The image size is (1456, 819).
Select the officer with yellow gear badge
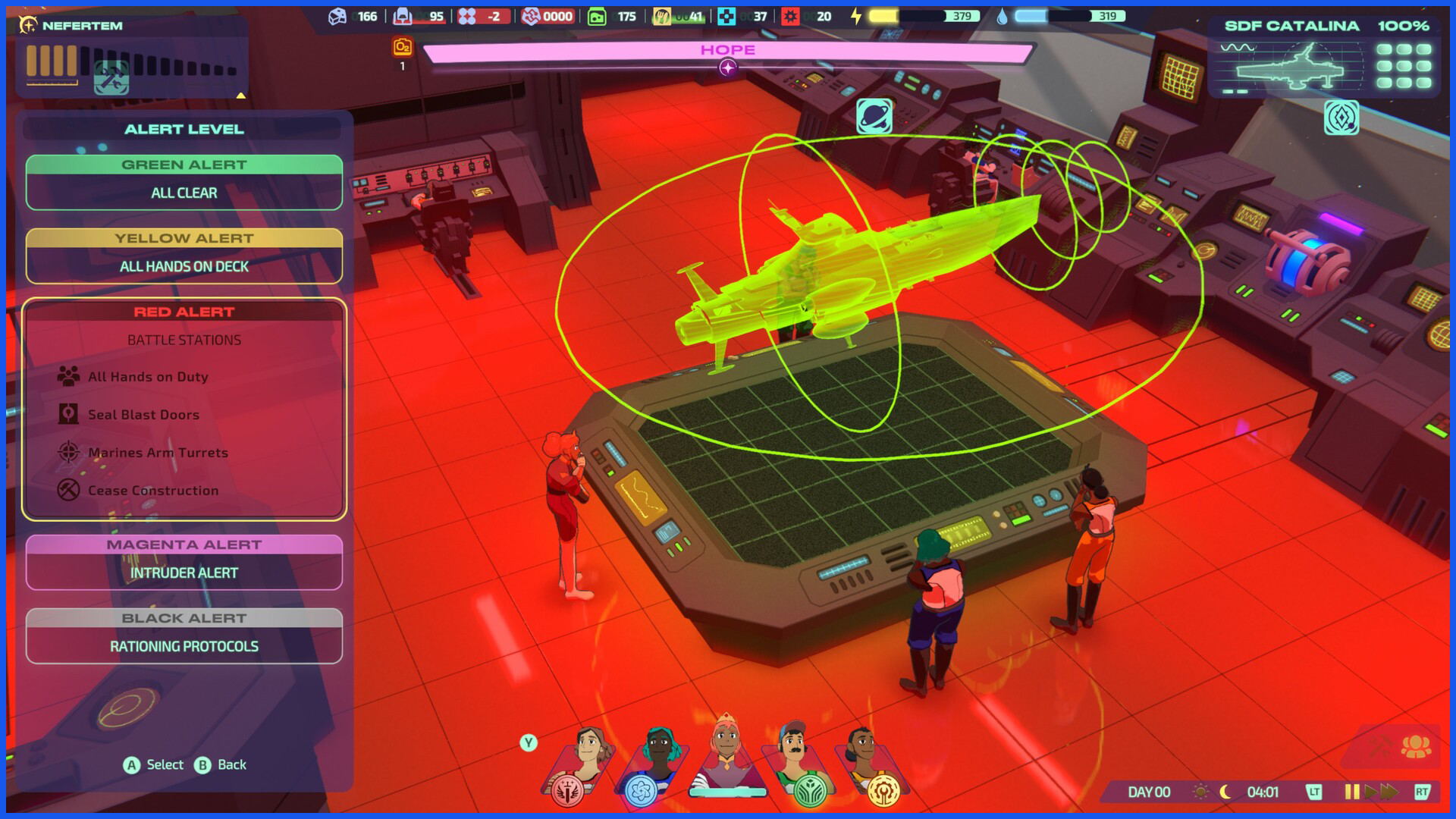[872, 762]
